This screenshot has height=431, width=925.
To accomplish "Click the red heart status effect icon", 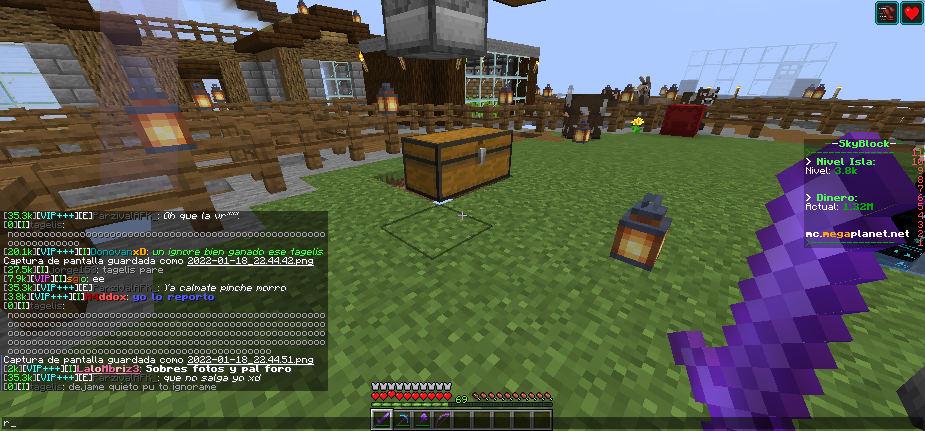I will coord(911,13).
